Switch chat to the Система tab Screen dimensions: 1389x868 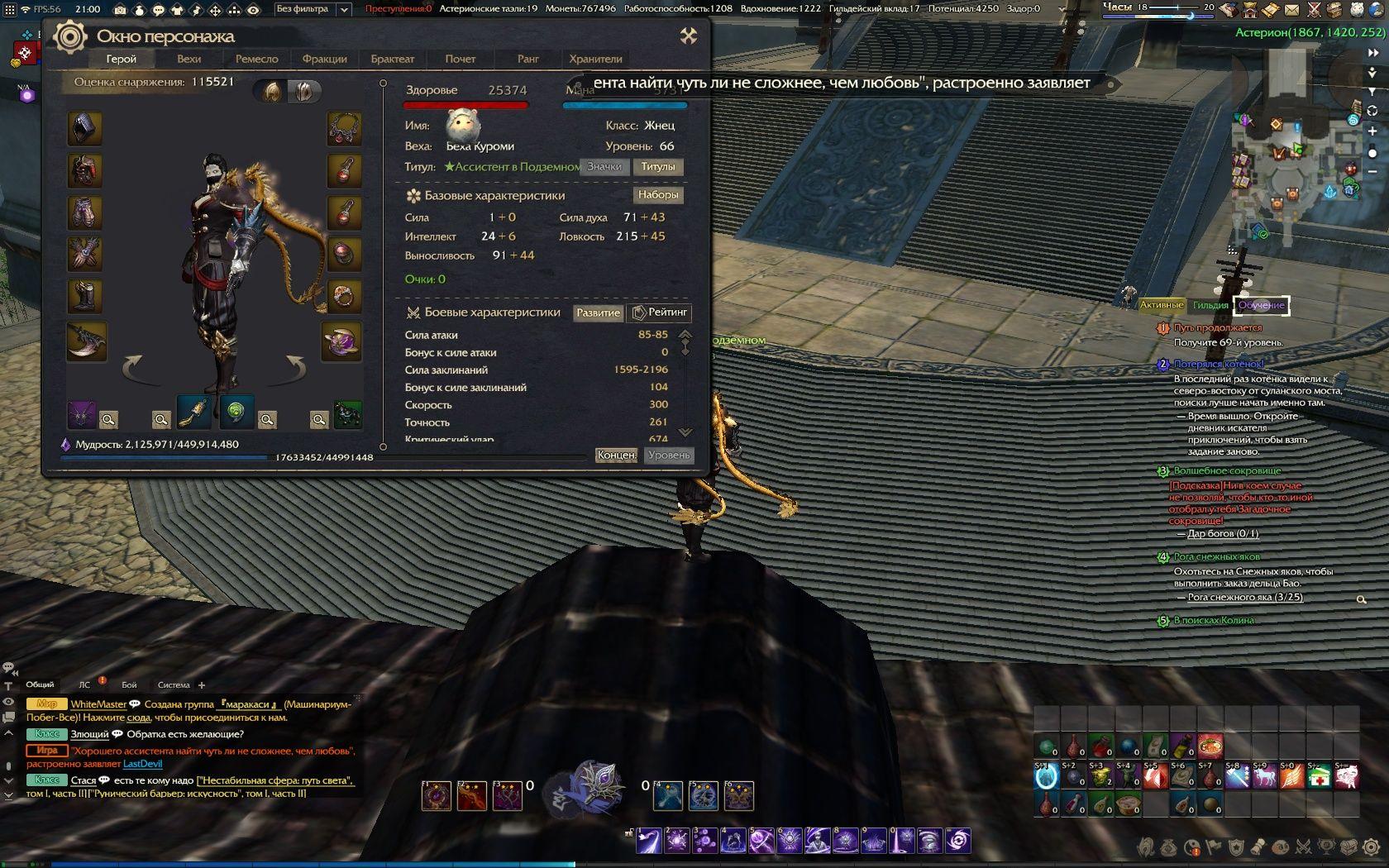click(174, 684)
